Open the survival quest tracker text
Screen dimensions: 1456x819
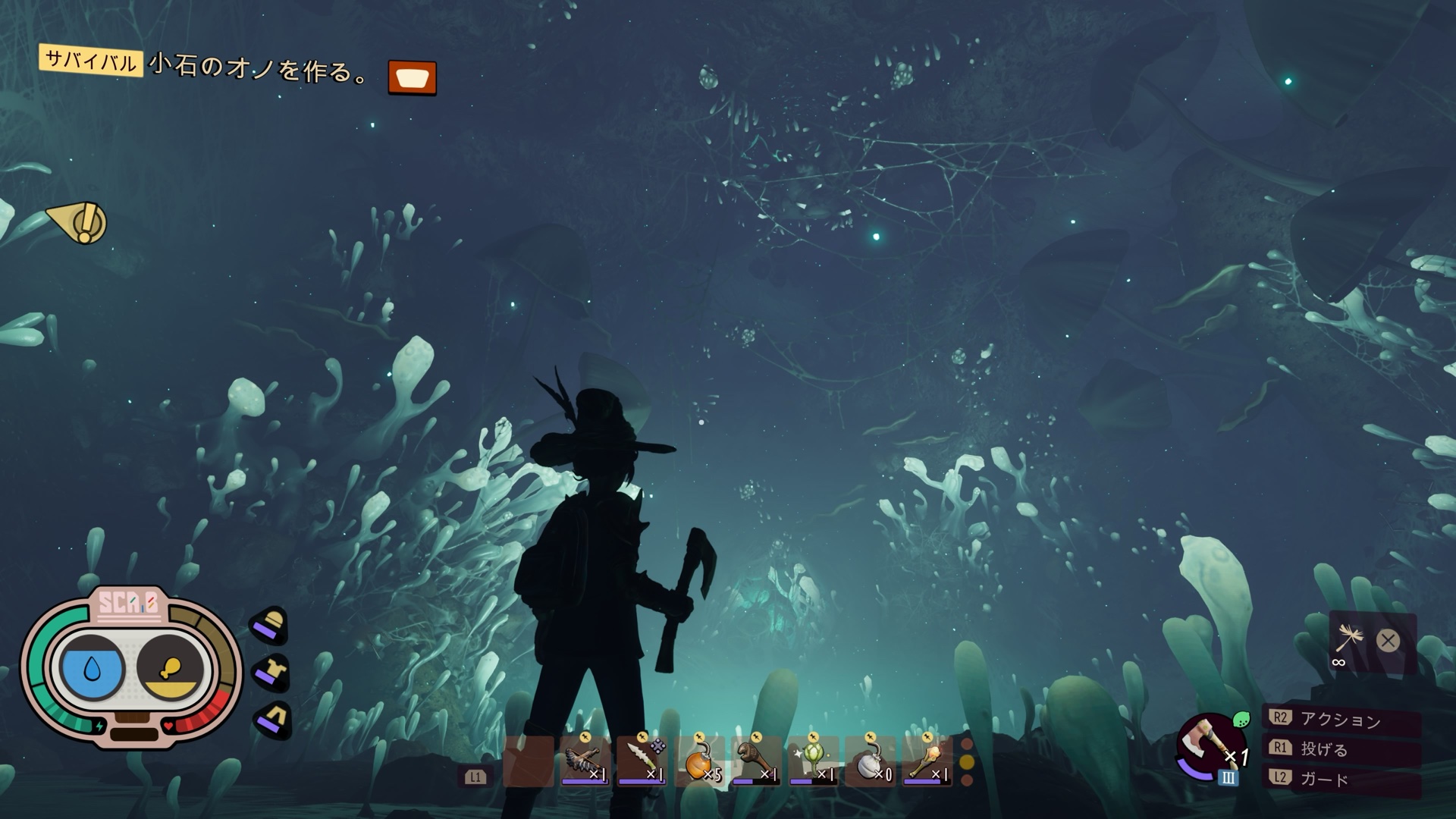(x=258, y=68)
